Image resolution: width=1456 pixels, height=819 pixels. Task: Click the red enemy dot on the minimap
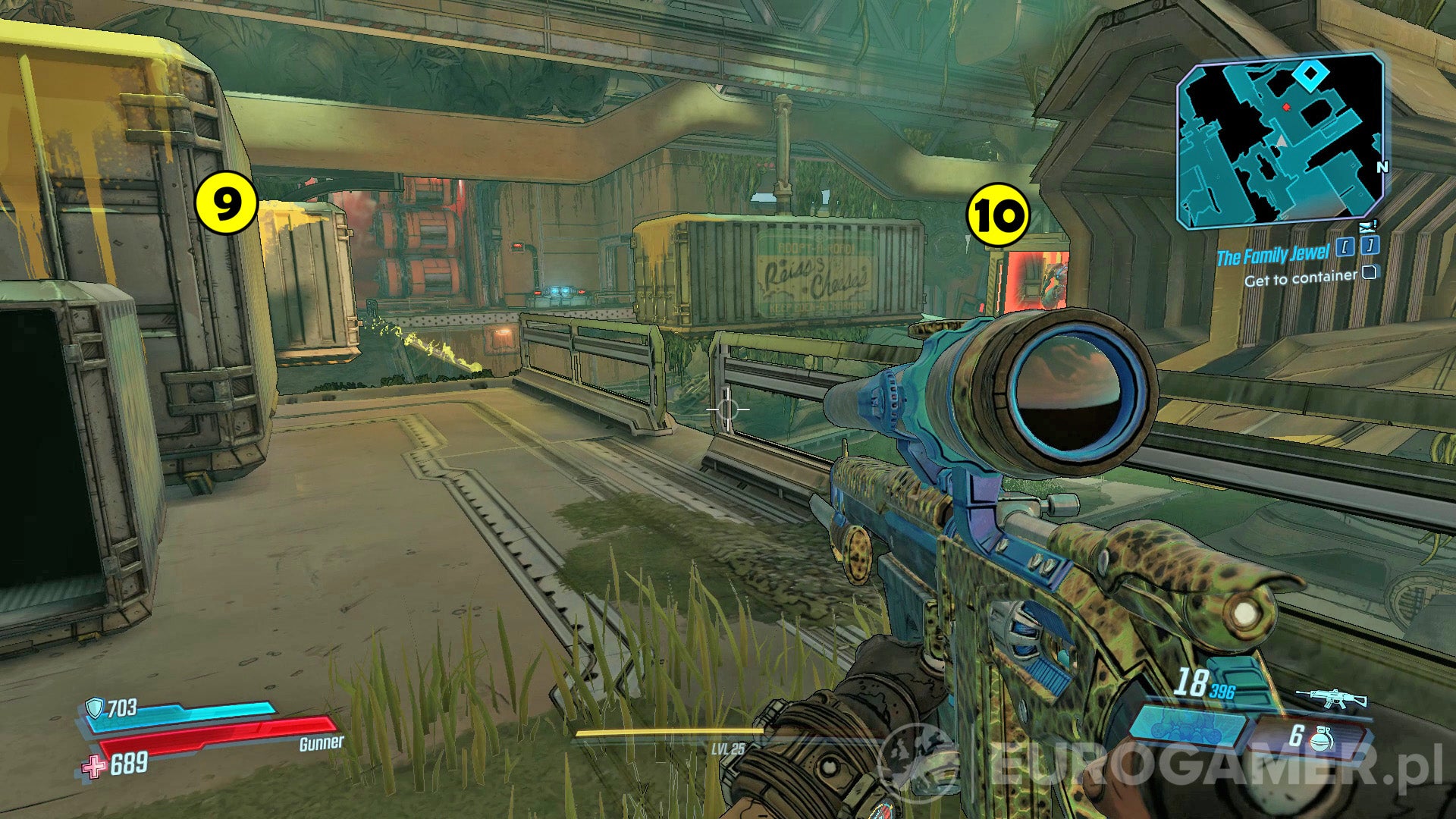coord(1287,107)
